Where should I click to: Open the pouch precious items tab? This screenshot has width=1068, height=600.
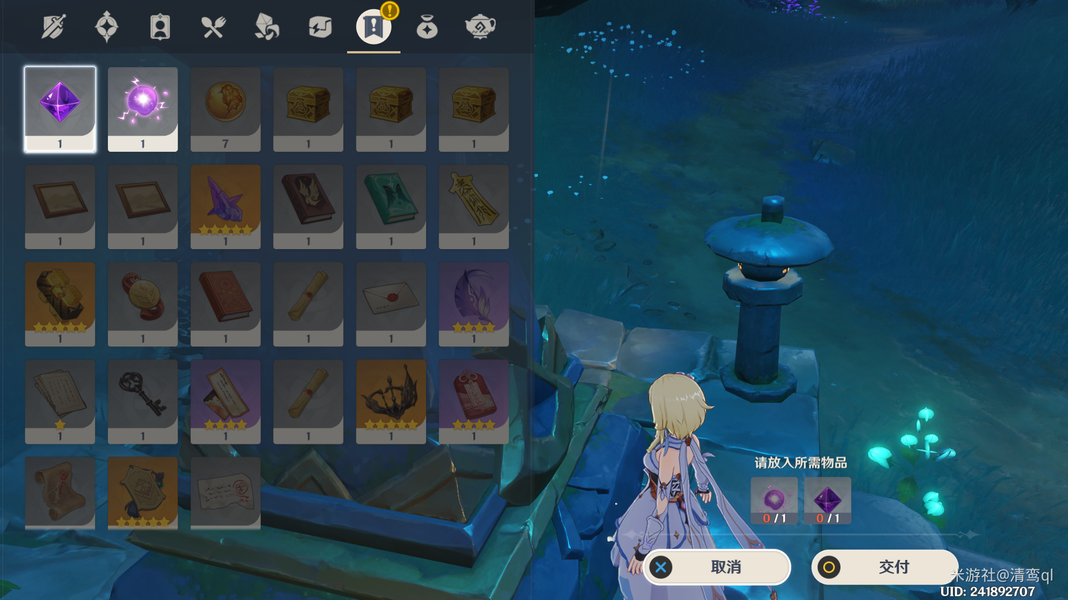(427, 27)
